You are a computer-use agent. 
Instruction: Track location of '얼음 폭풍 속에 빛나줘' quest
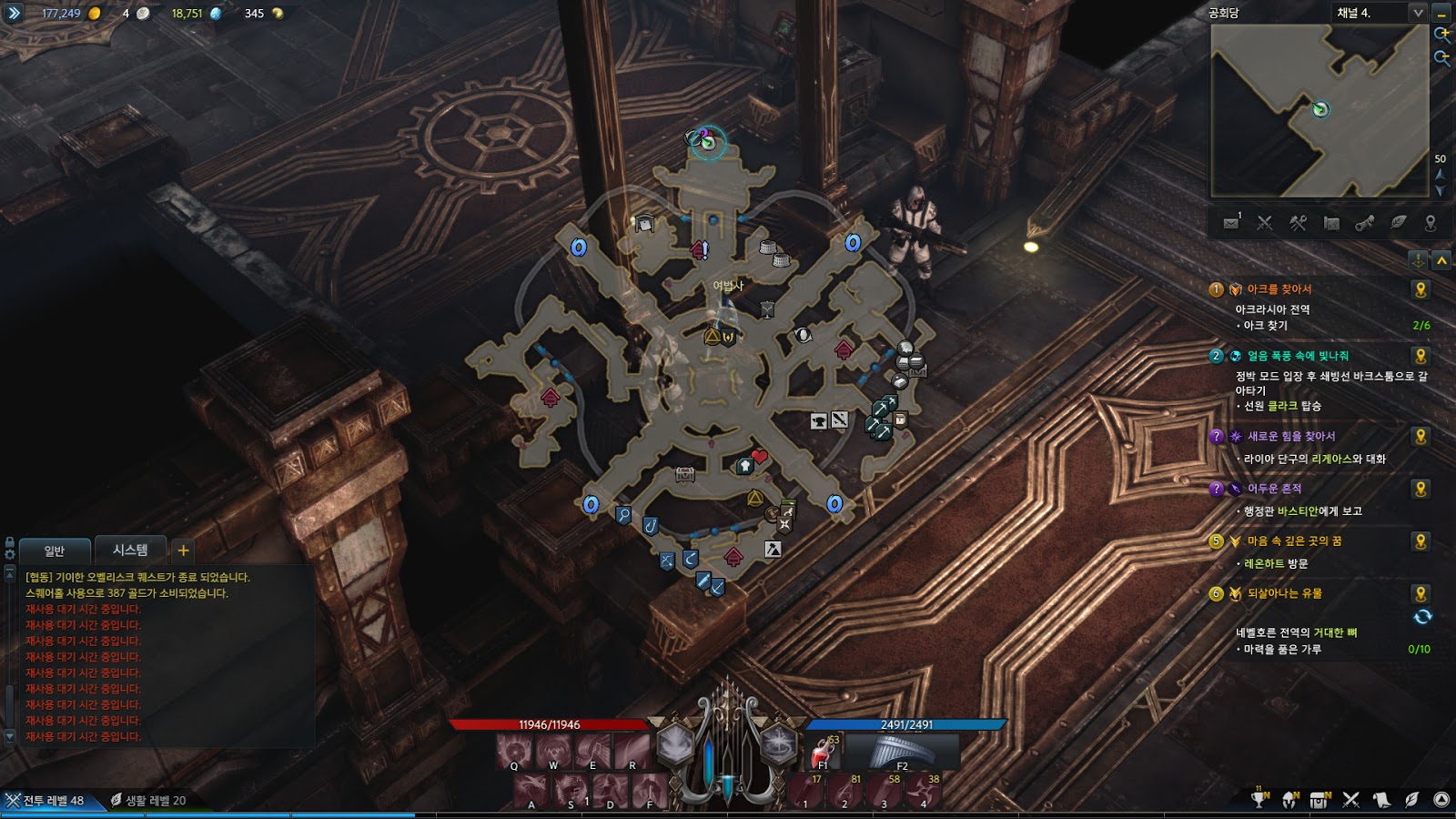[1421, 356]
